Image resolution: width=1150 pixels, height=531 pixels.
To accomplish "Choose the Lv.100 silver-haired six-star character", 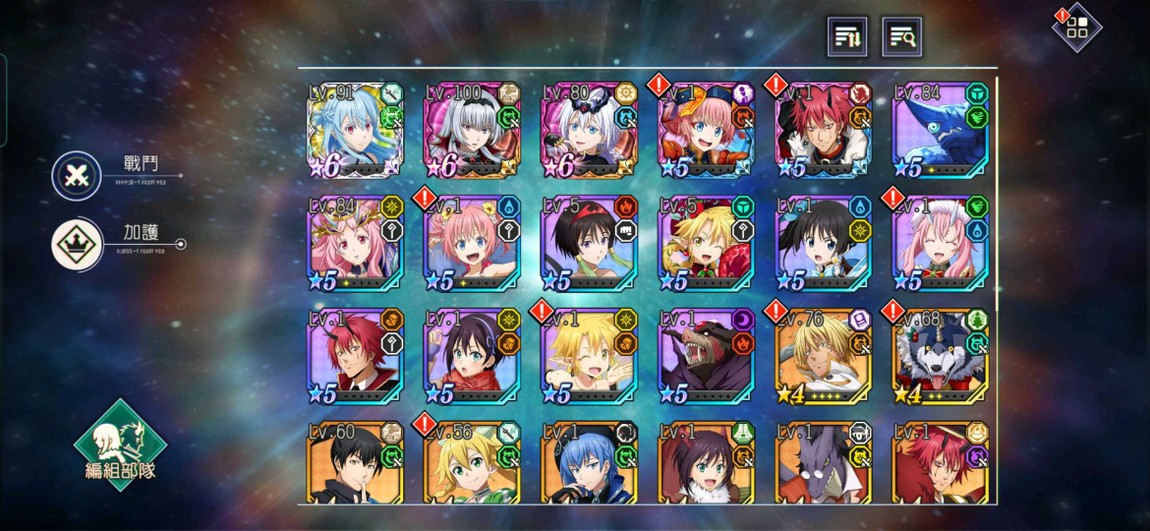I will coord(472,131).
